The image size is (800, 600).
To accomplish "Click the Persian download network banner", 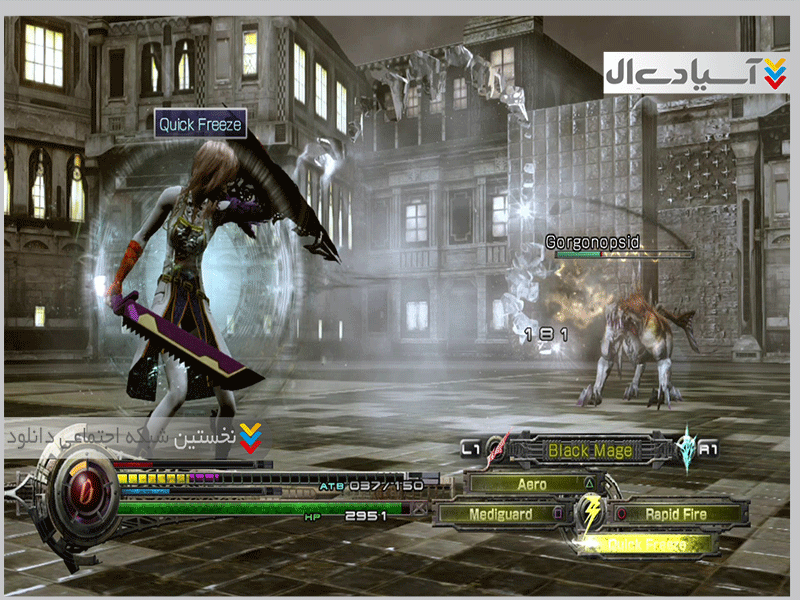I will (137, 437).
